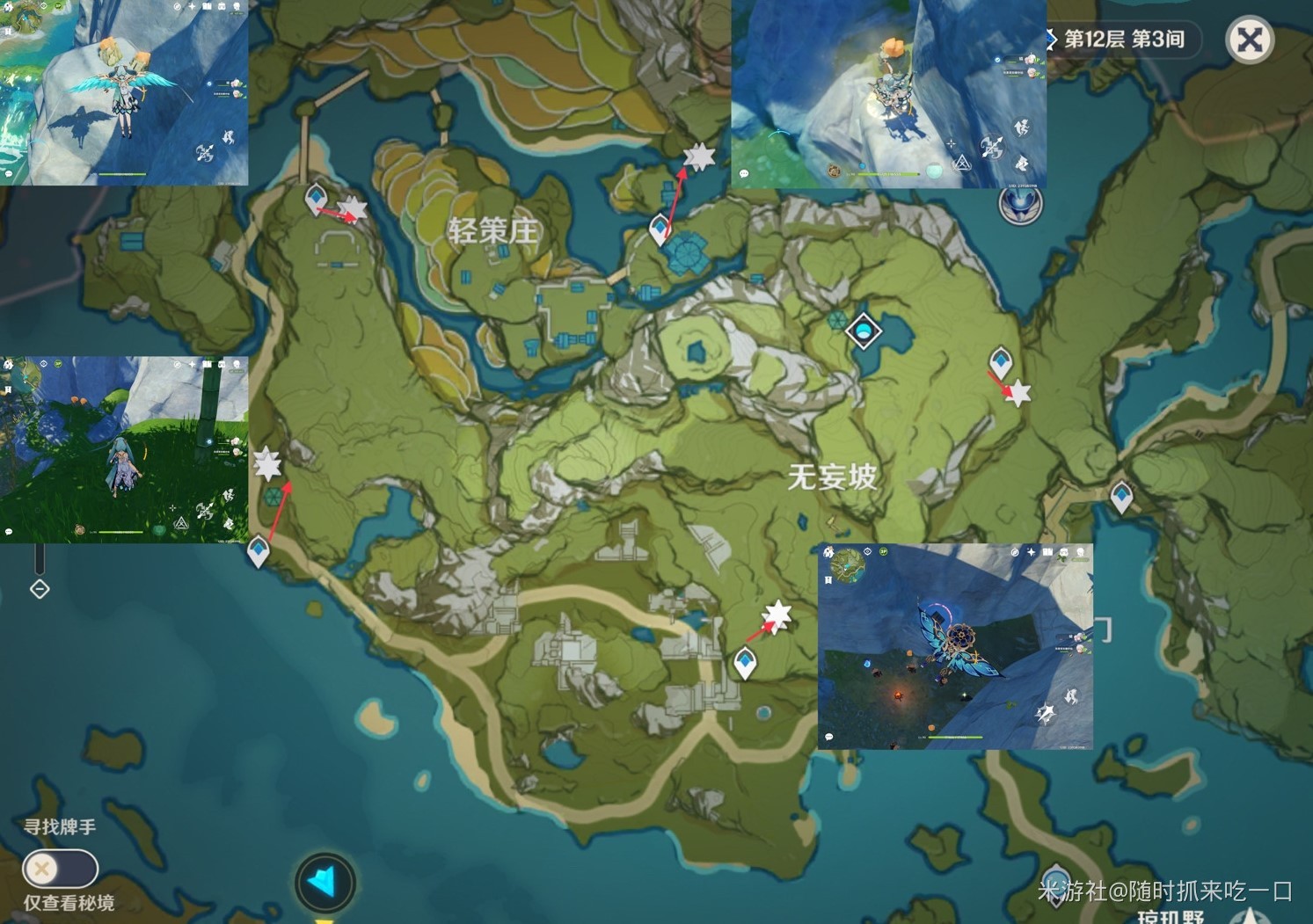The width and height of the screenshot is (1313, 924).
Task: Click the glowing compass button at bottom center
Action: [326, 884]
